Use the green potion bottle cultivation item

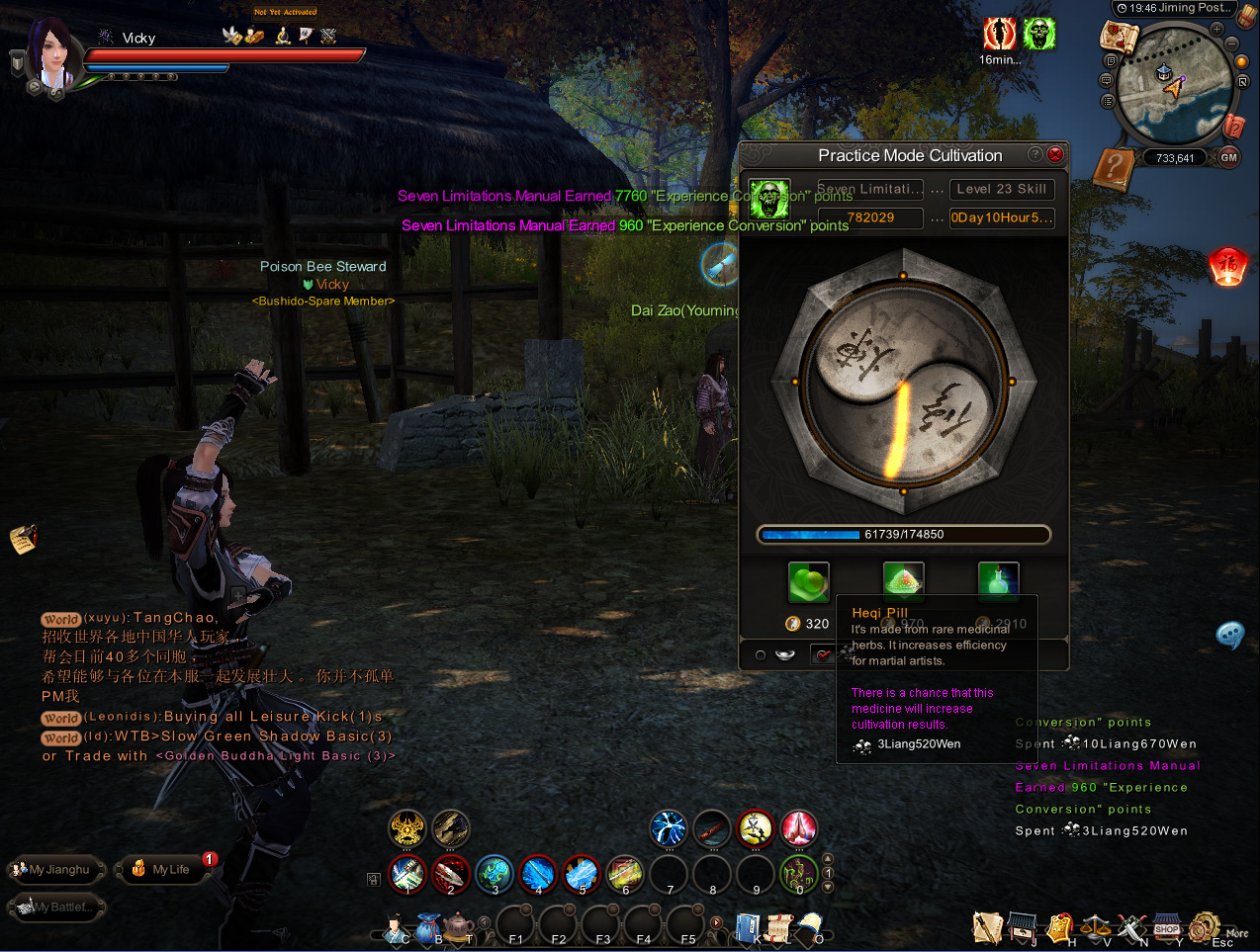click(998, 581)
